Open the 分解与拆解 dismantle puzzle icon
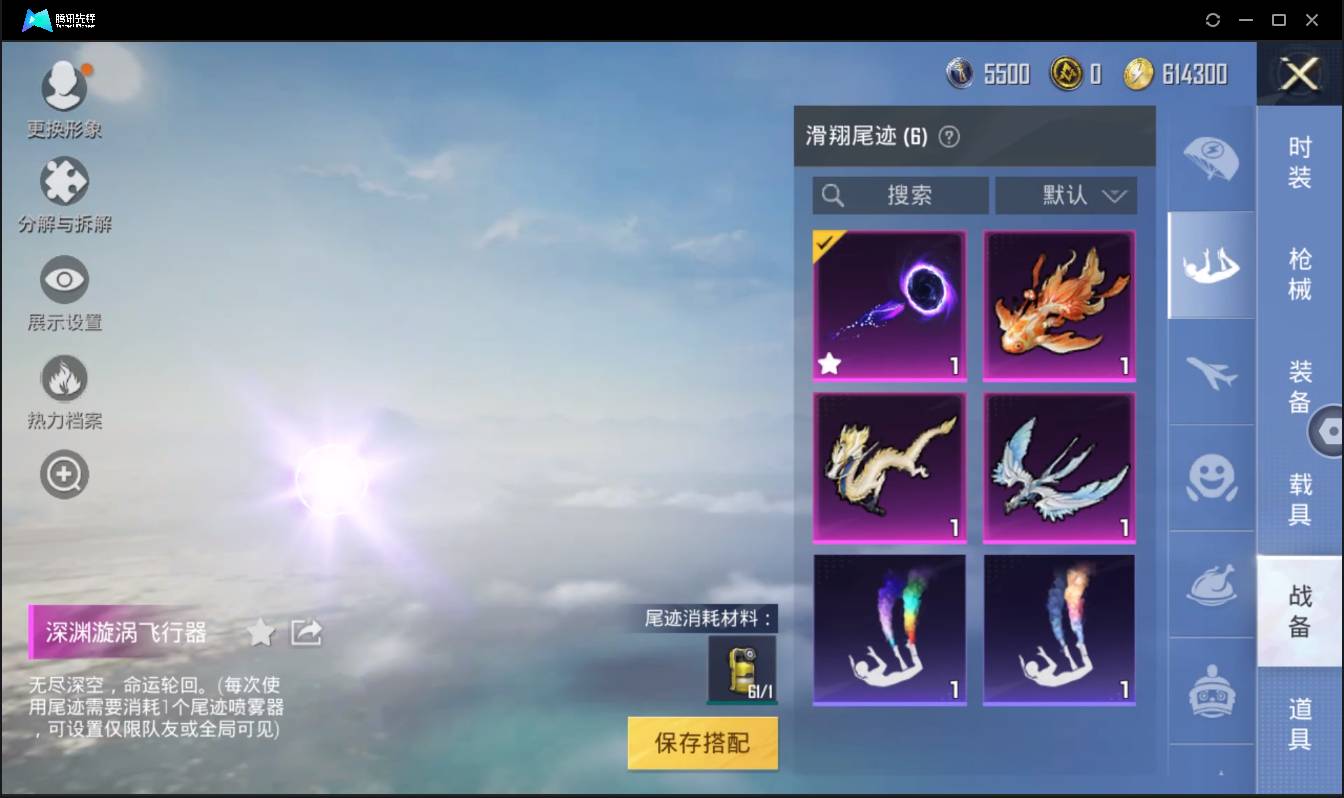This screenshot has height=798, width=1344. click(64, 181)
